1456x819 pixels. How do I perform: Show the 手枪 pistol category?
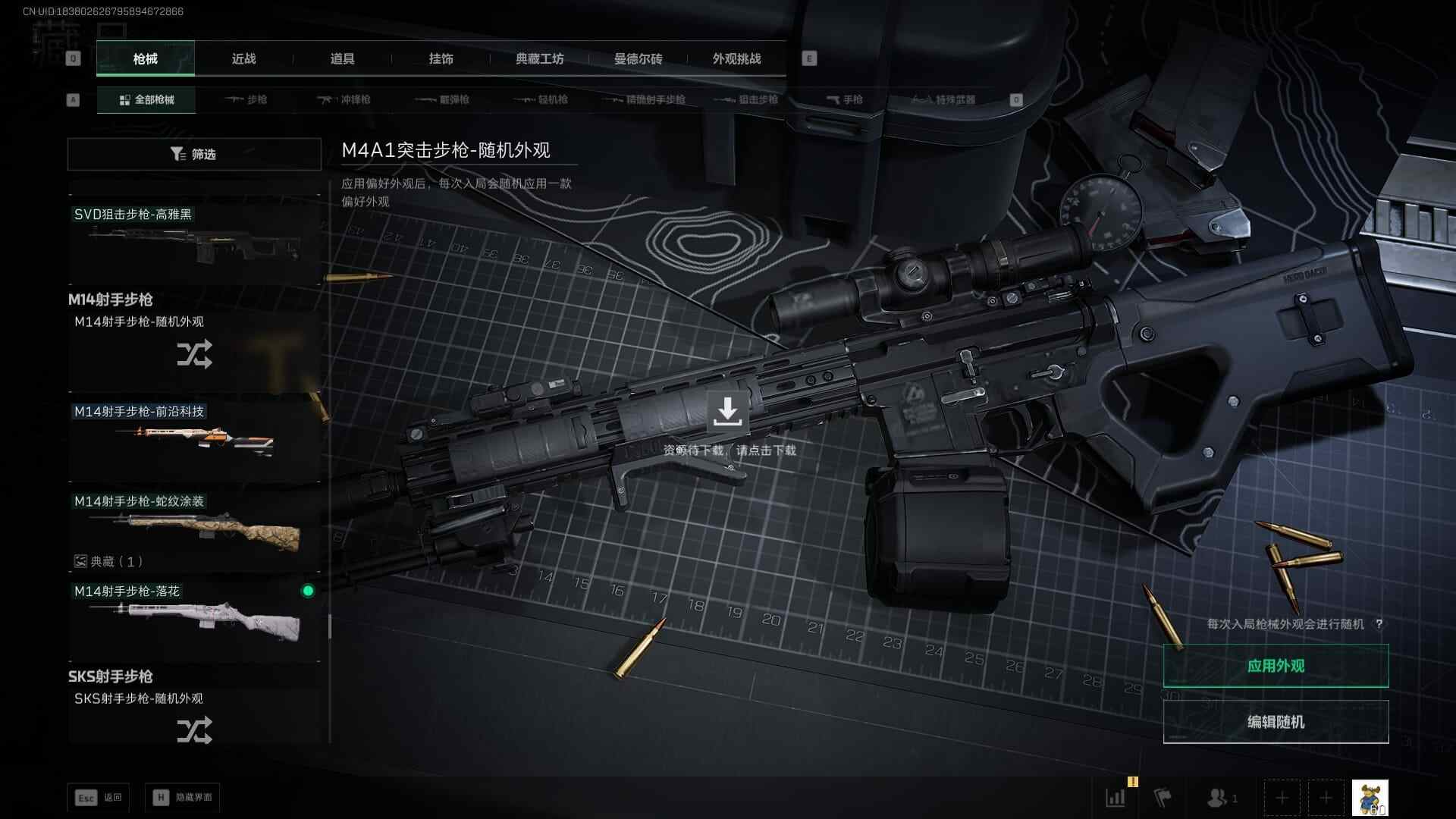844,100
